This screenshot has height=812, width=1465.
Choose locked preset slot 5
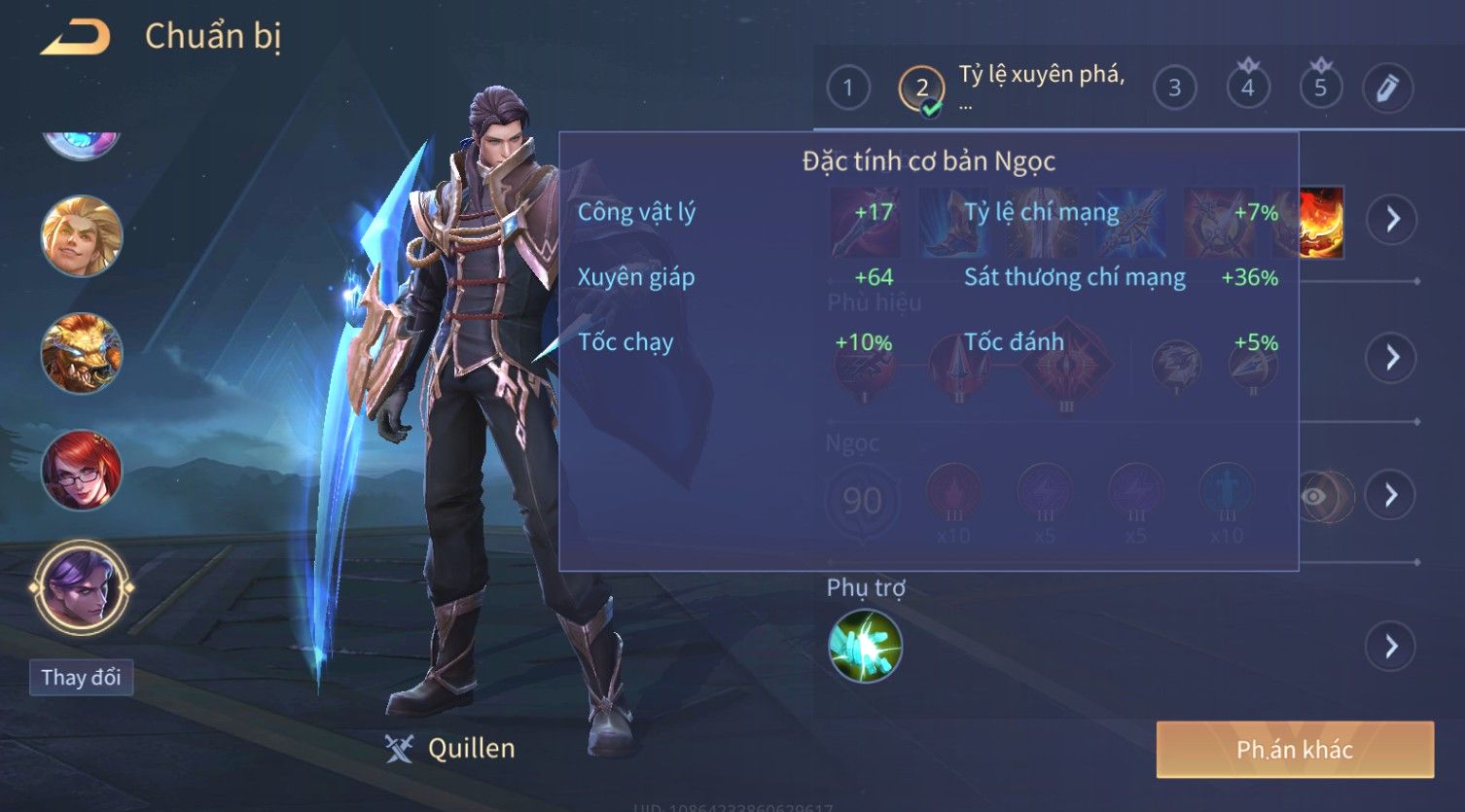[x=1320, y=88]
